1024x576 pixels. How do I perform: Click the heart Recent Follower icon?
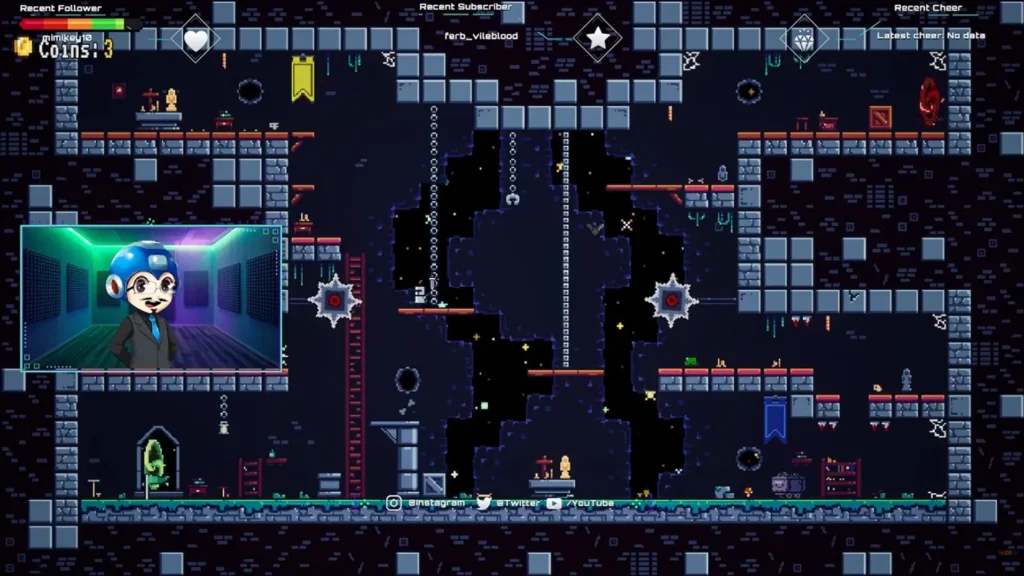pos(196,40)
